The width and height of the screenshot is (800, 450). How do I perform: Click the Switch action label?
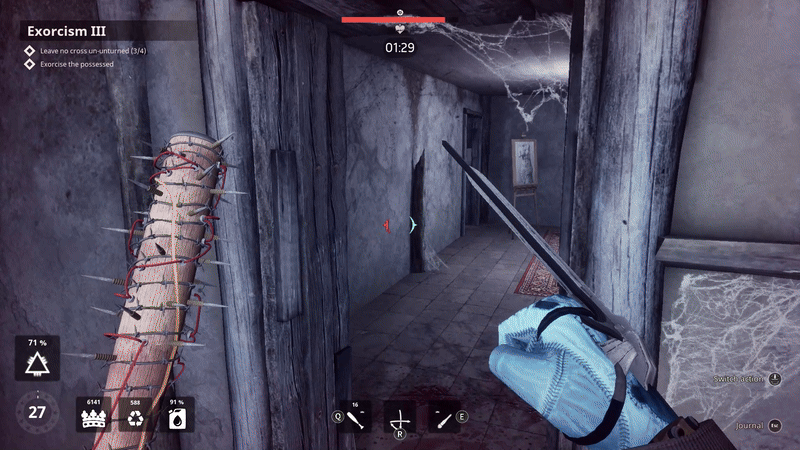[x=738, y=379]
